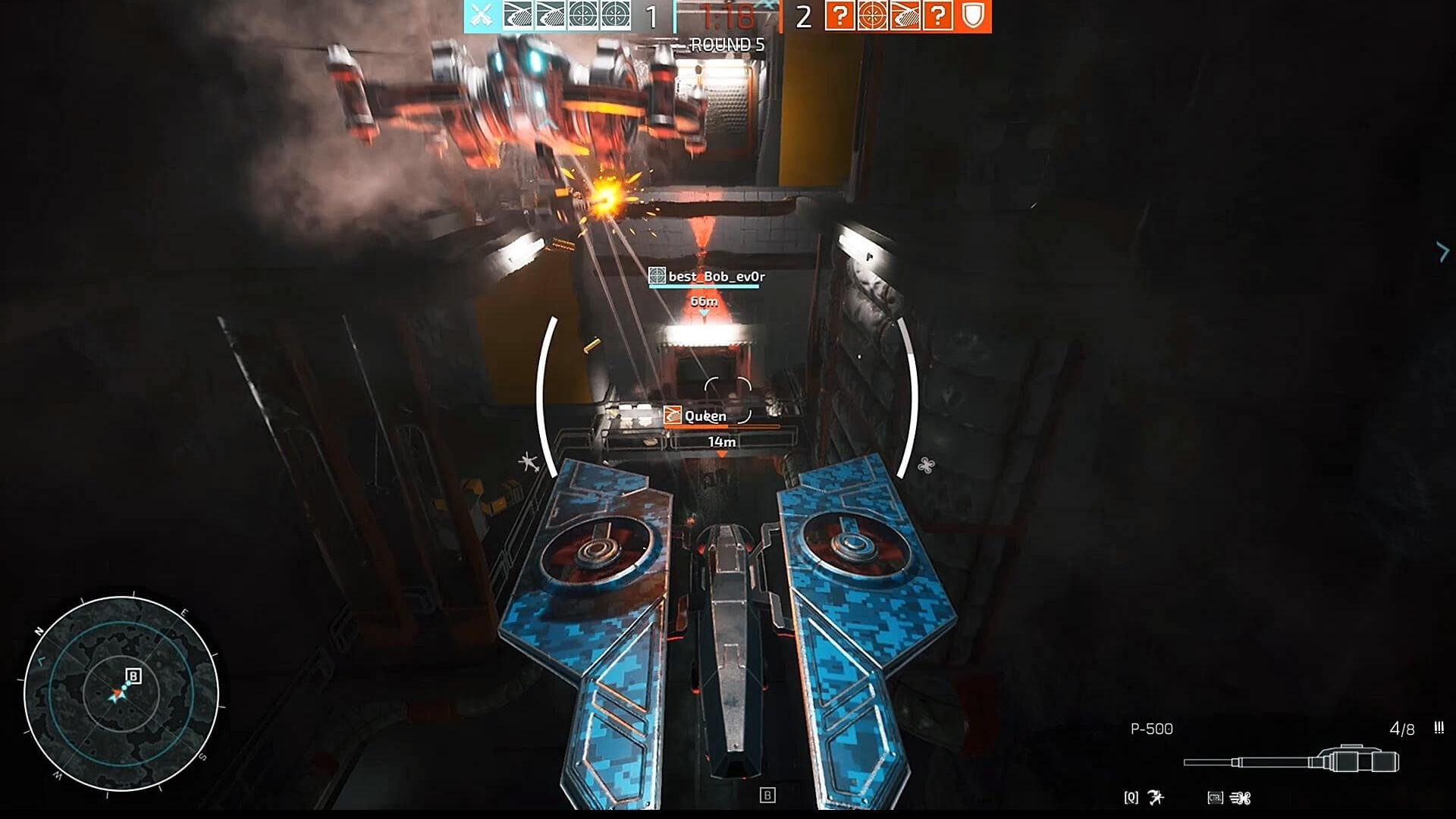
Task: Select the orange drone-class enemy slot
Action: 905,15
